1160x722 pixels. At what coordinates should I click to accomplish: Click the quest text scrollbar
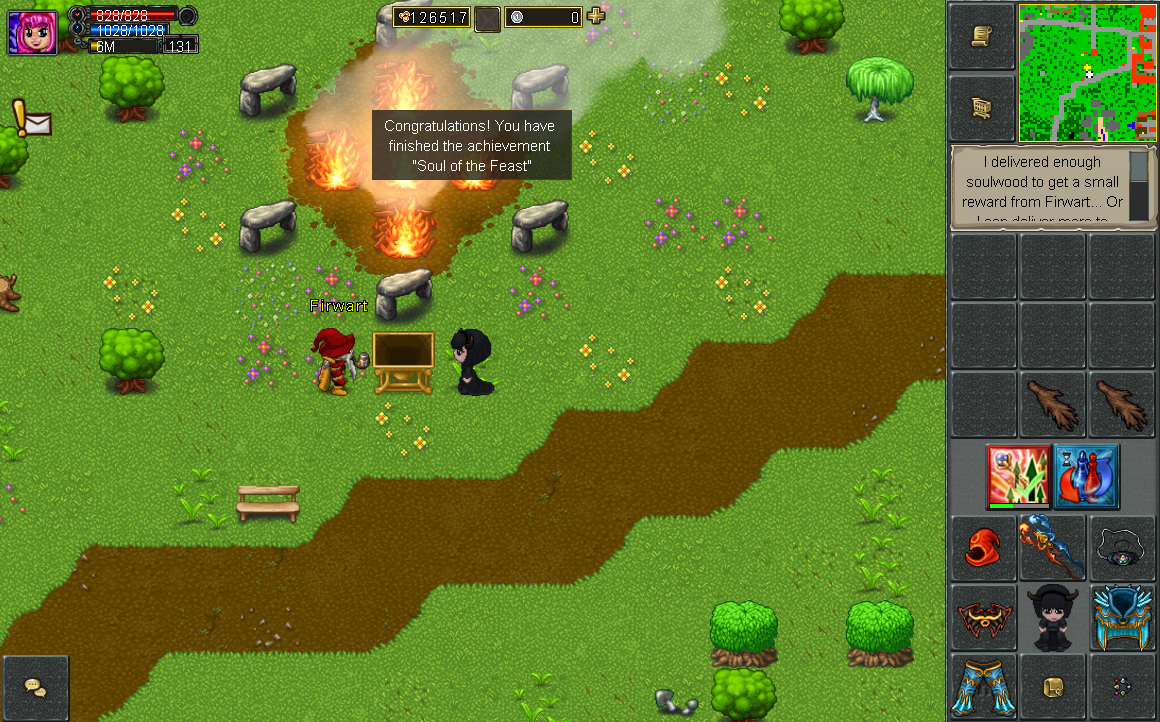pos(1139,183)
